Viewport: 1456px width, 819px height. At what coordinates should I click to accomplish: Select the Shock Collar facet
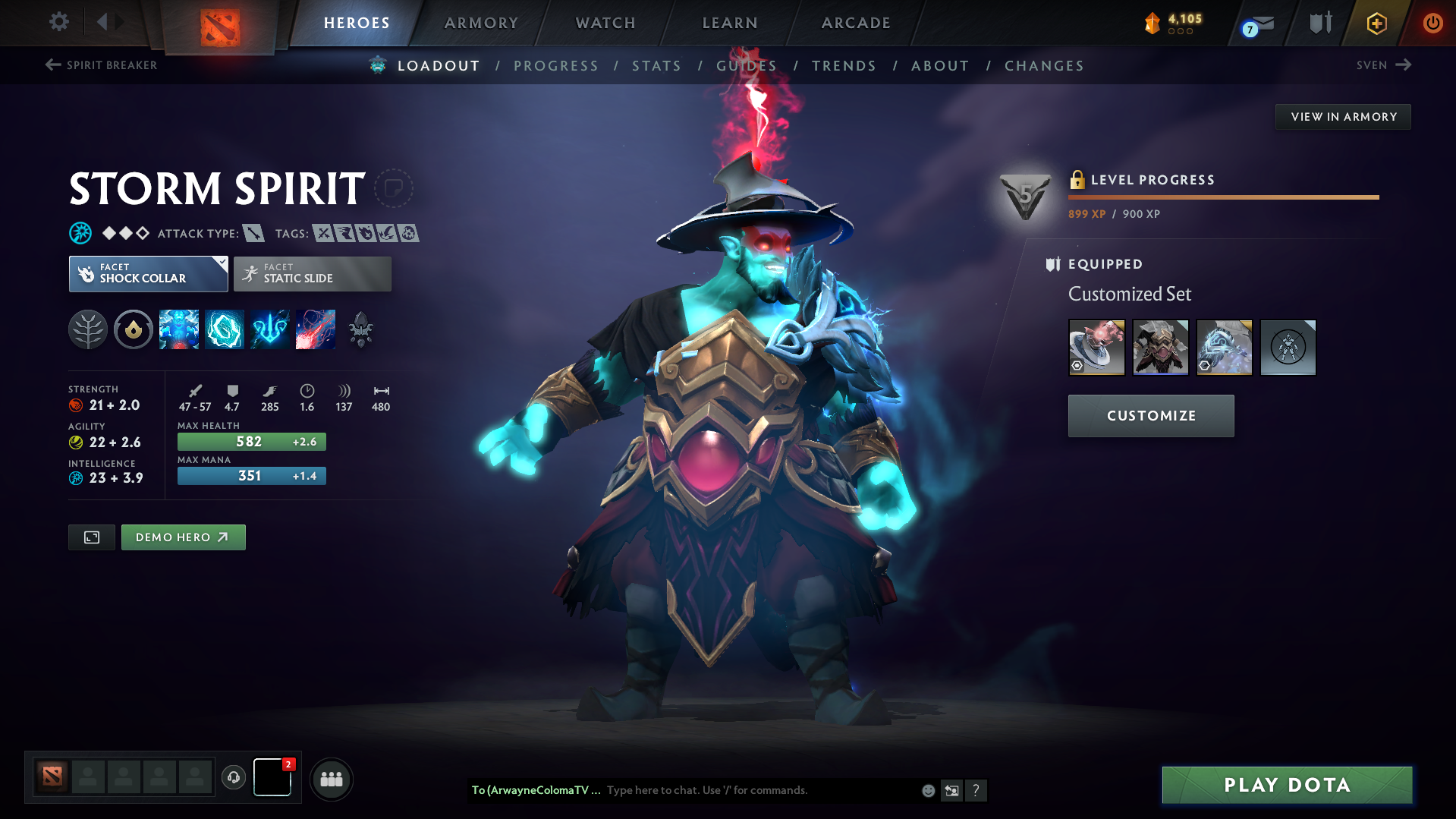(148, 274)
